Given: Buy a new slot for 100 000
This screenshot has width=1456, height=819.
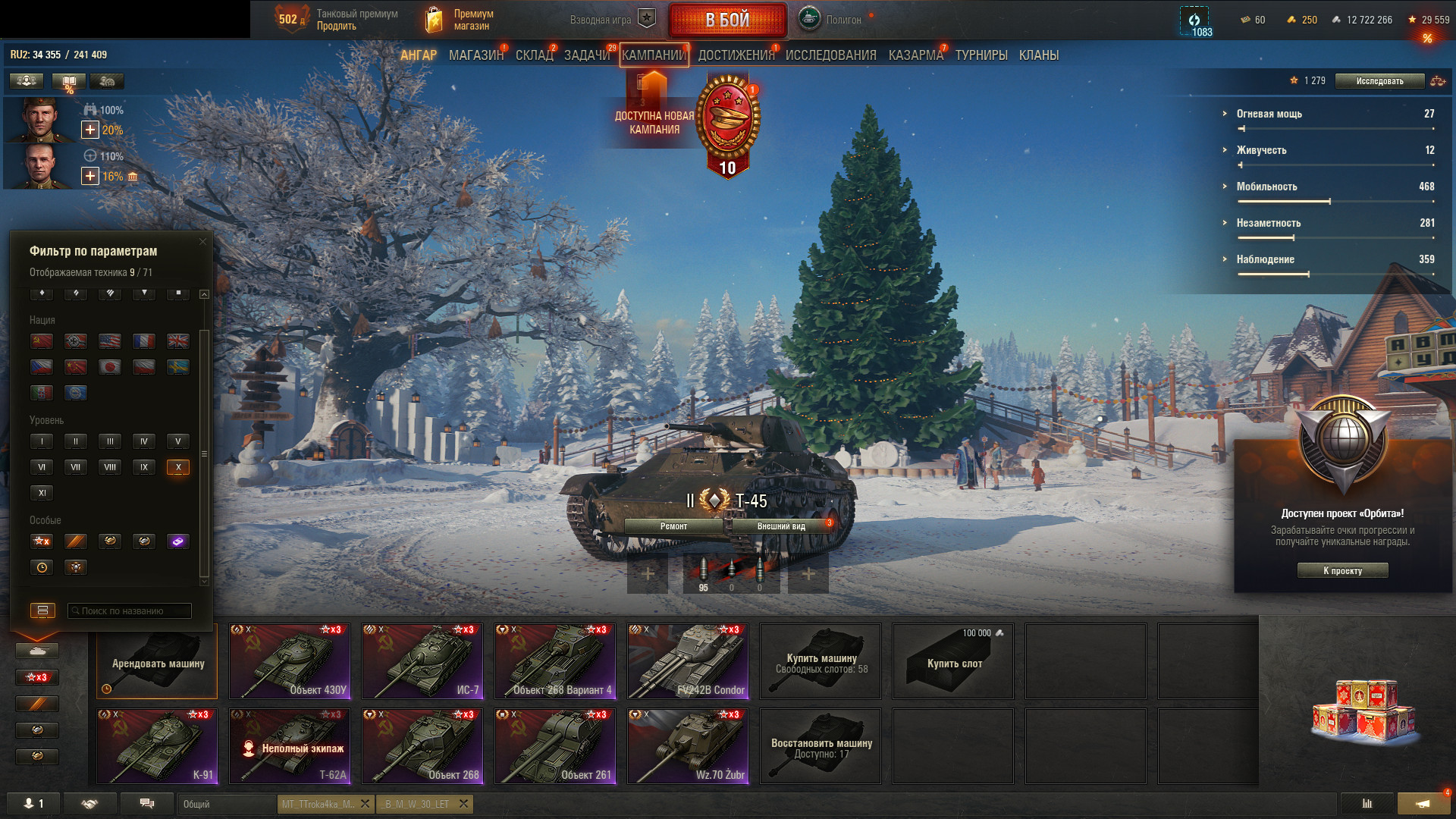Looking at the screenshot, I should pos(953,661).
